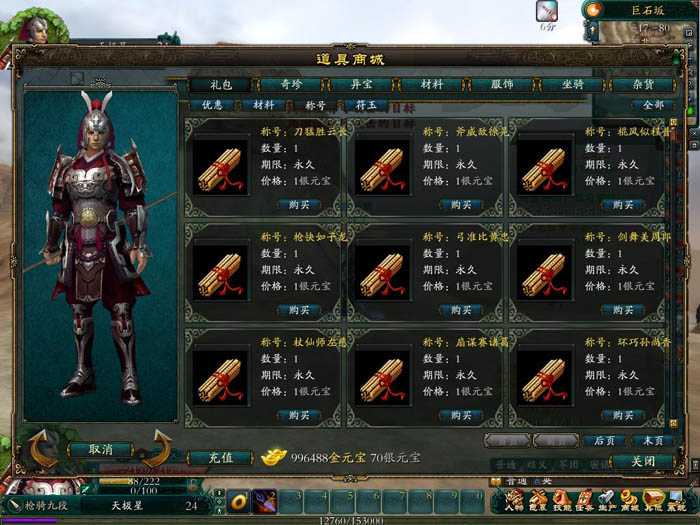Buy the 环巧孙尚香 title scroll
Image resolution: width=700 pixels, height=525 pixels.
[x=622, y=415]
